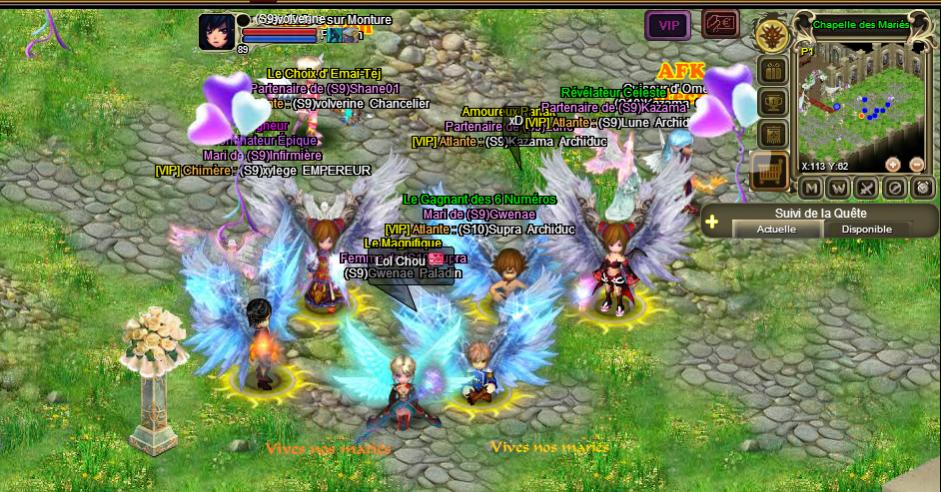Open the shopping cart shop
941x492 pixels.
click(x=770, y=174)
